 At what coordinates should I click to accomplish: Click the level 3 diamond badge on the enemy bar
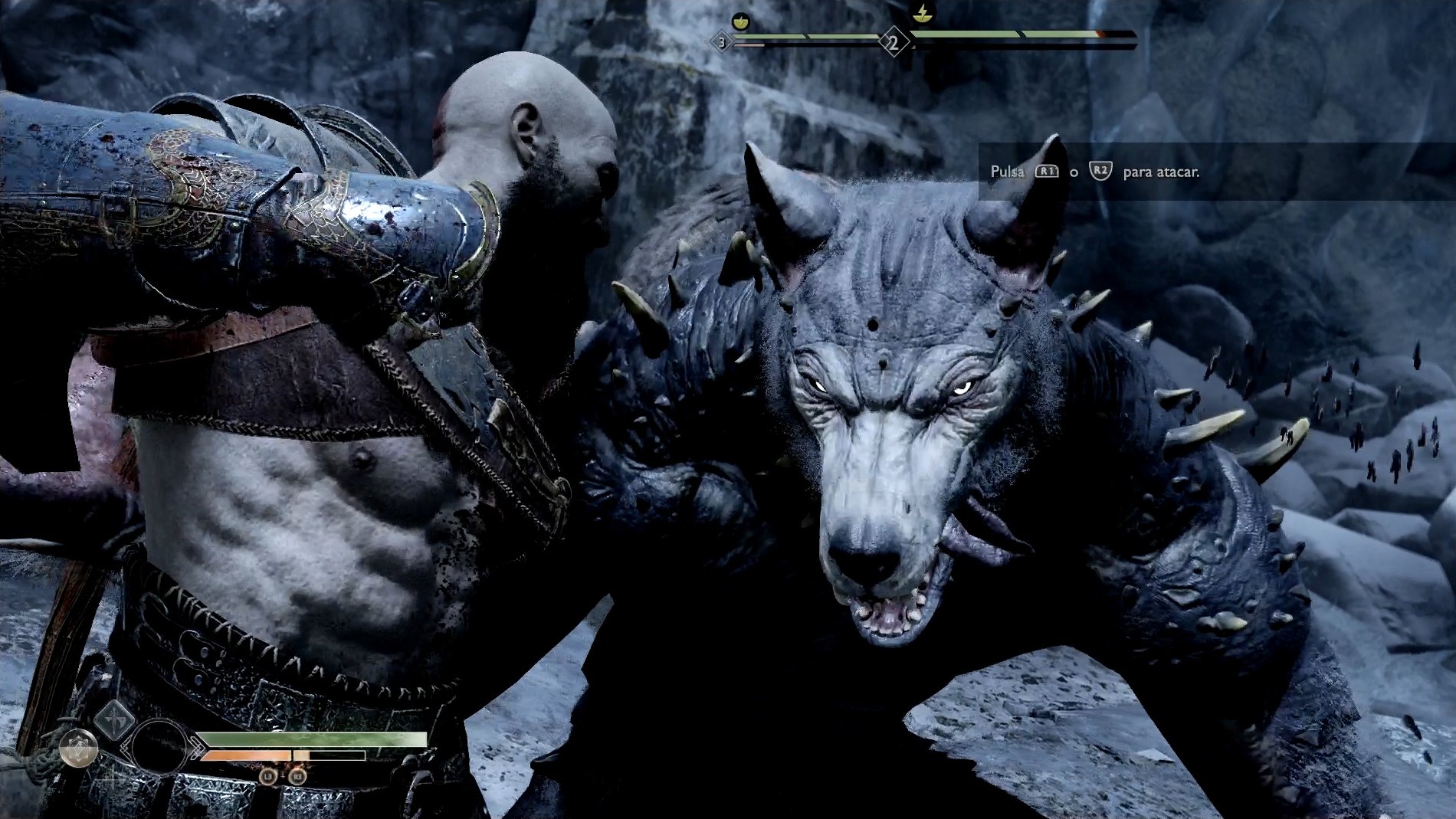[721, 42]
